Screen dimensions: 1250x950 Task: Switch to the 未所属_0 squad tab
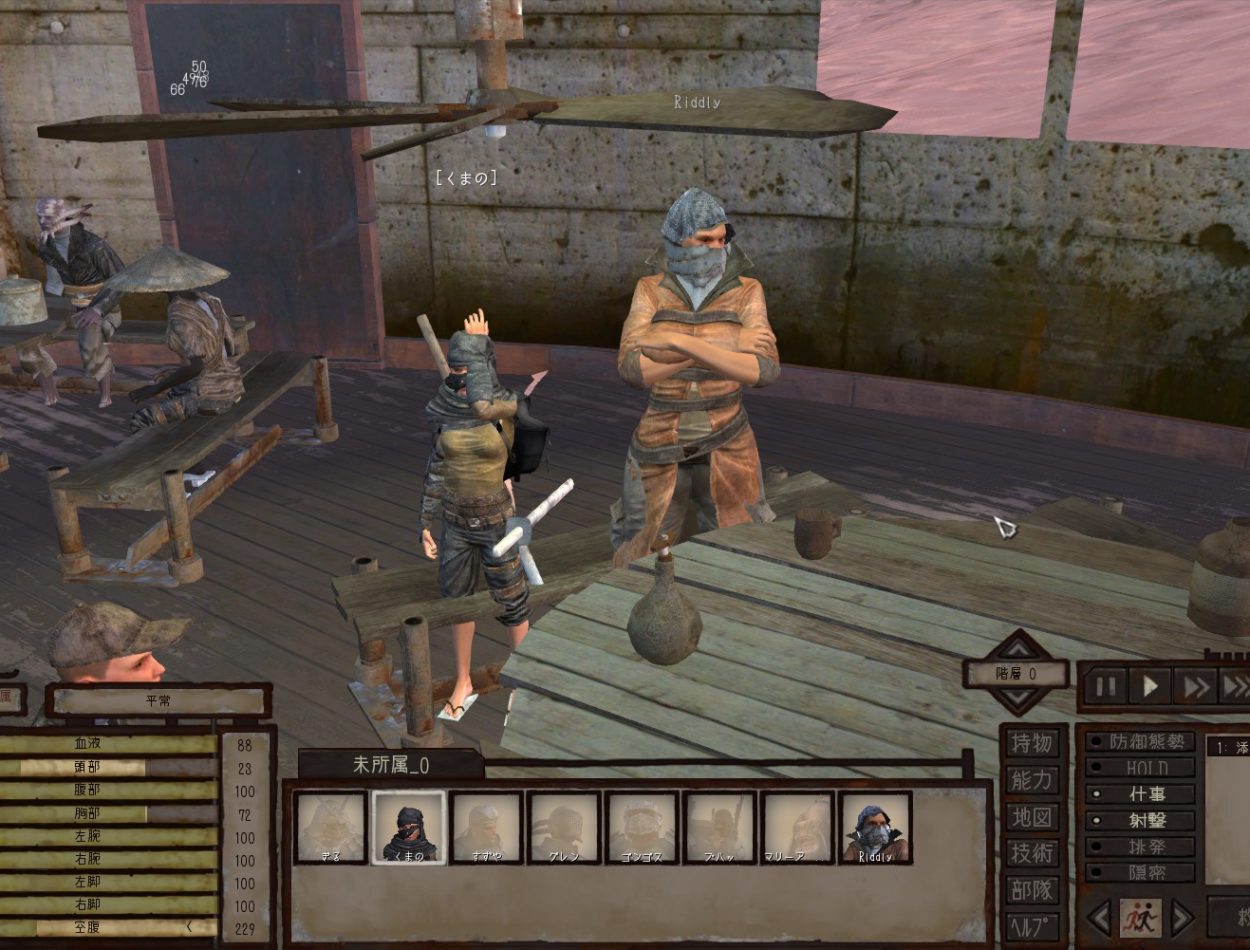390,765
